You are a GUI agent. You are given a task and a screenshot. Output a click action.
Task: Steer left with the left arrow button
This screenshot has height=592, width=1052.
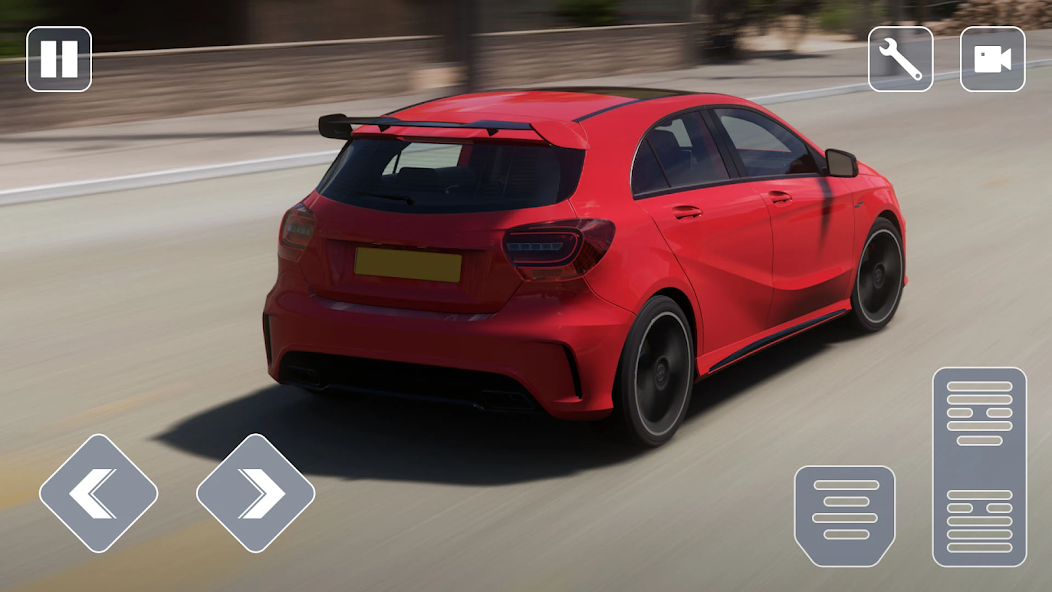click(x=98, y=493)
